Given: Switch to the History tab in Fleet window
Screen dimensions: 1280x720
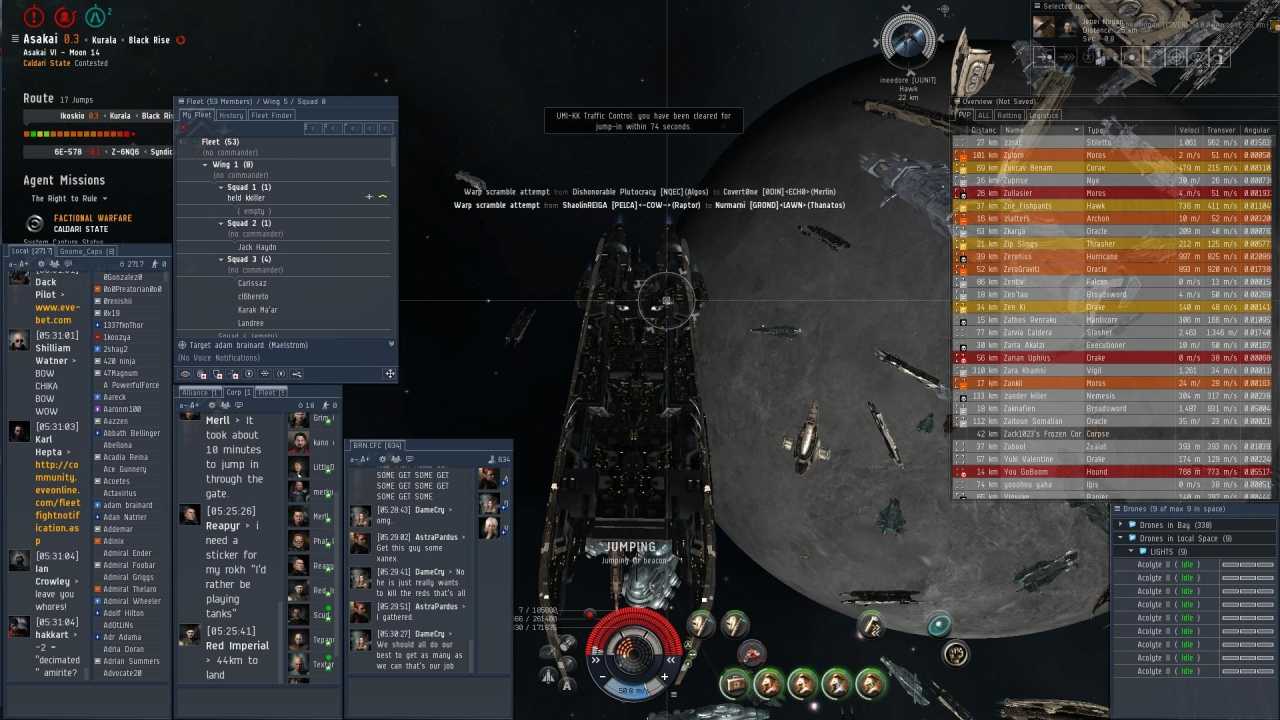Looking at the screenshot, I should 231,116.
